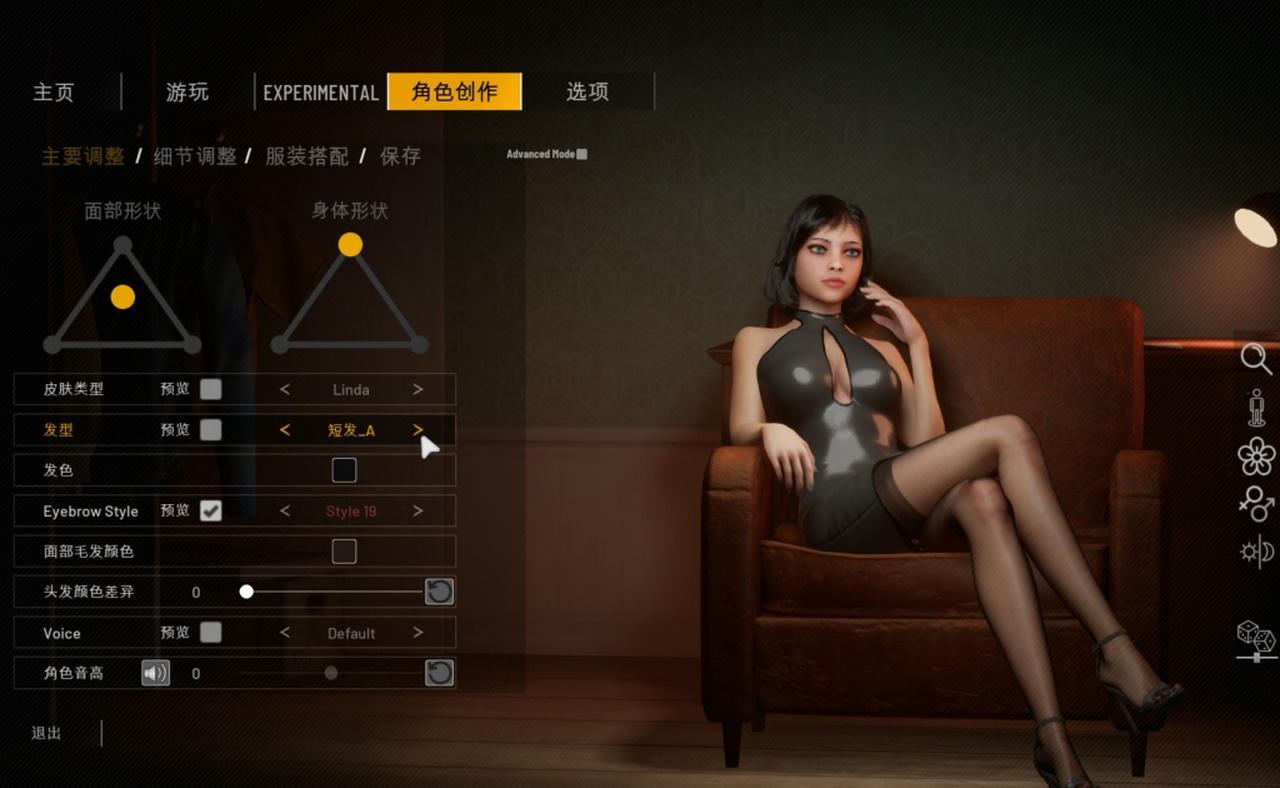The height and width of the screenshot is (788, 1280).
Task: Open the 保存 option
Action: click(x=399, y=157)
